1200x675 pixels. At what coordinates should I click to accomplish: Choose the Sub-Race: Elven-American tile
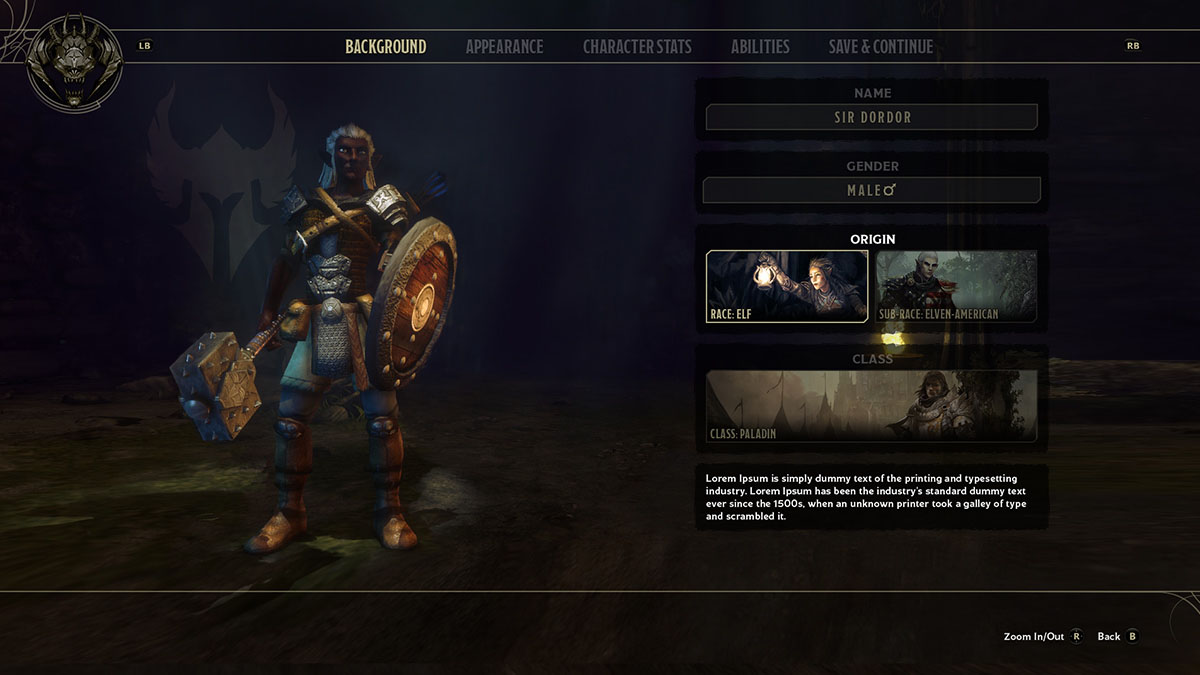pyautogui.click(x=956, y=286)
